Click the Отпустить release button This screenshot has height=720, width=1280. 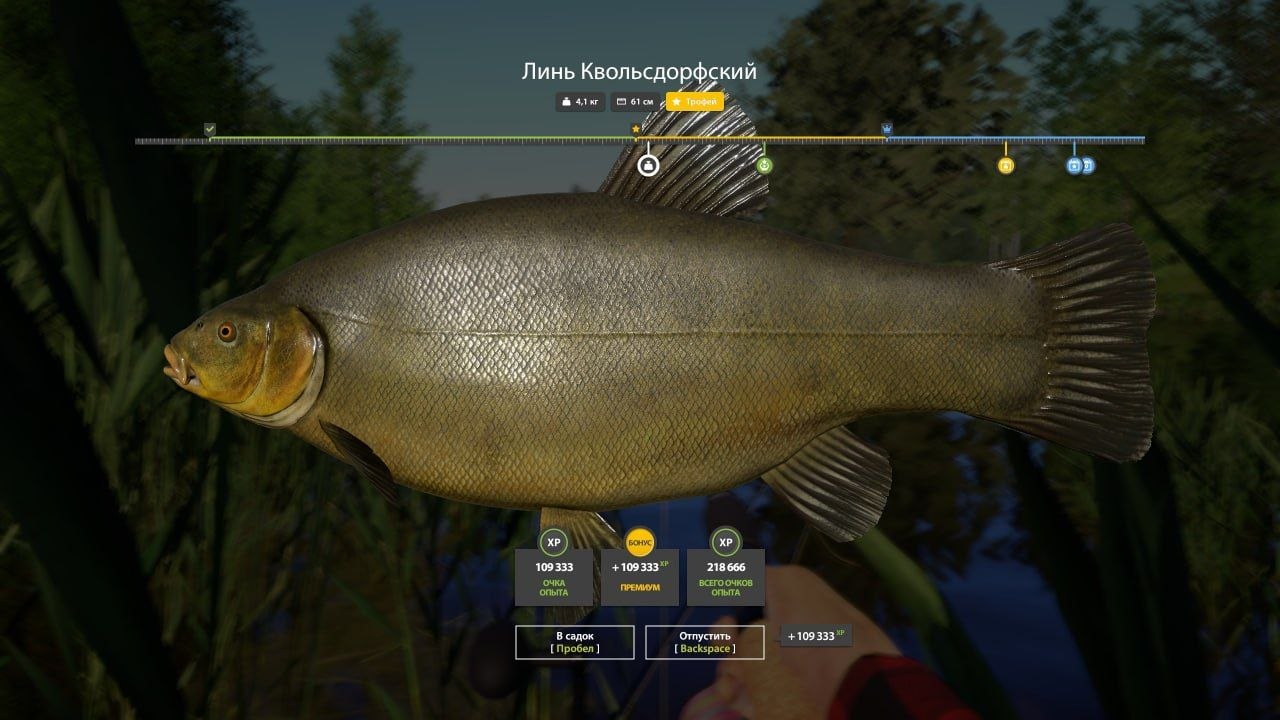(x=704, y=643)
